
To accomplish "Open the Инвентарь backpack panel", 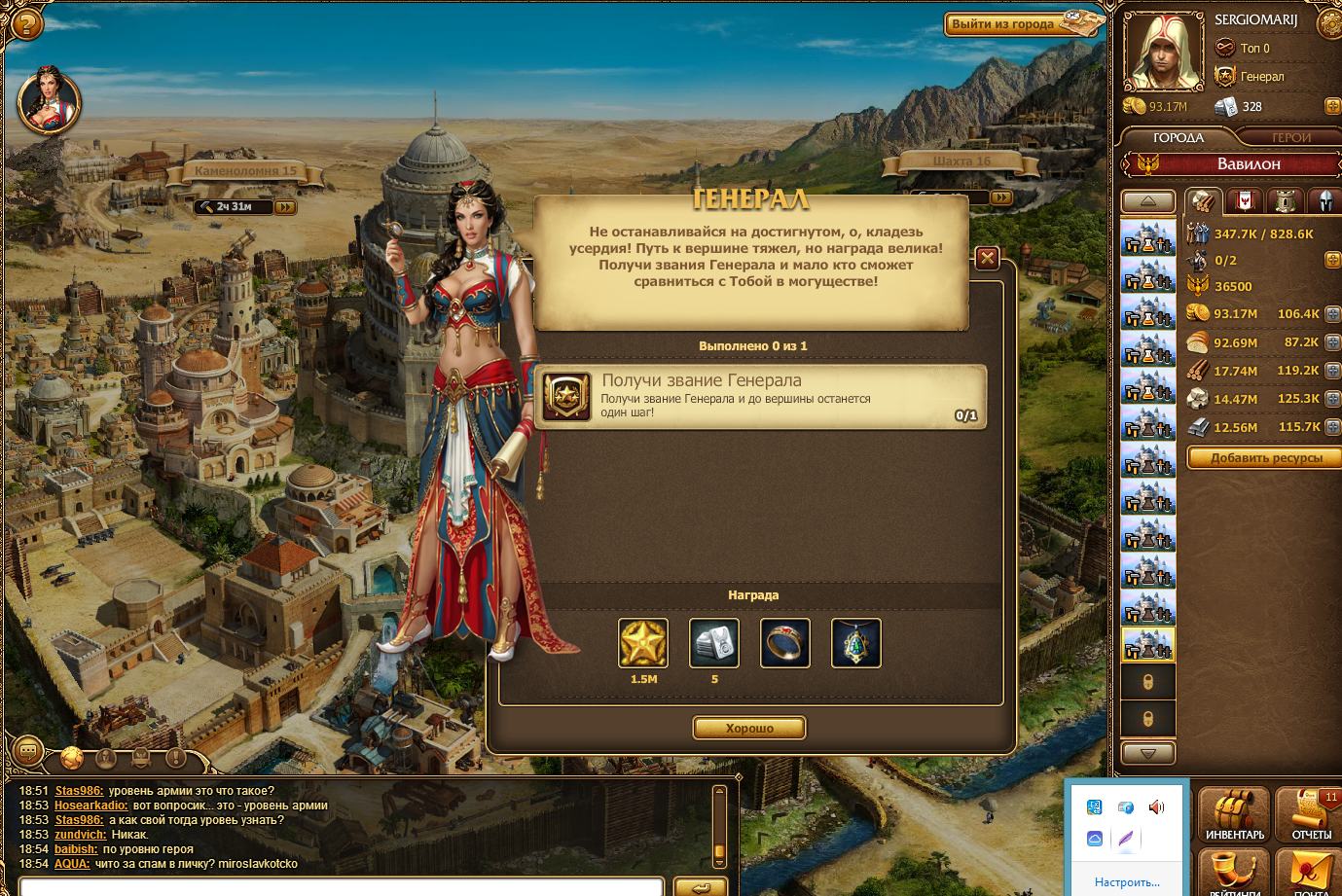I will click(x=1234, y=815).
